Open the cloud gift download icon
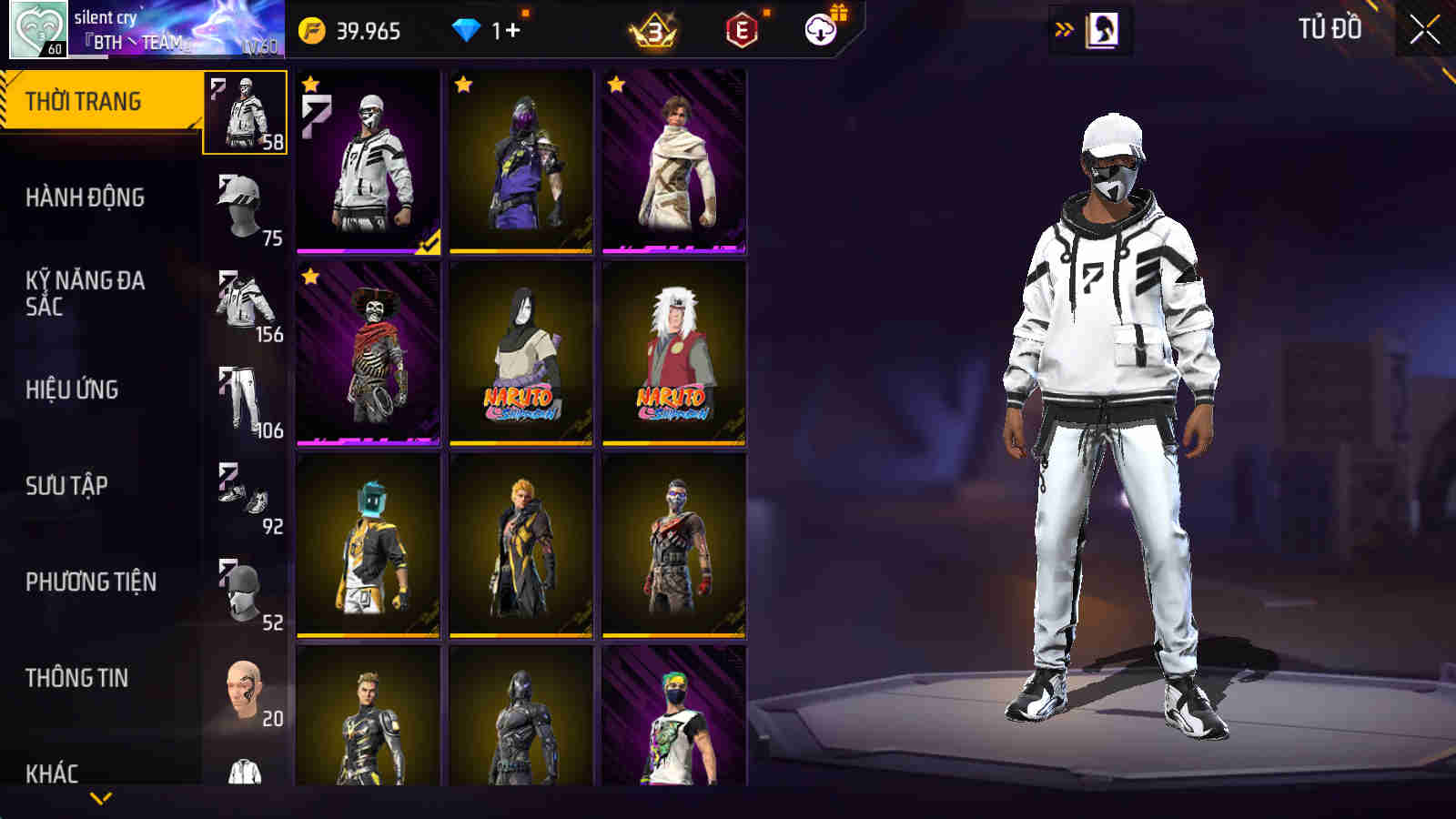 tap(820, 28)
